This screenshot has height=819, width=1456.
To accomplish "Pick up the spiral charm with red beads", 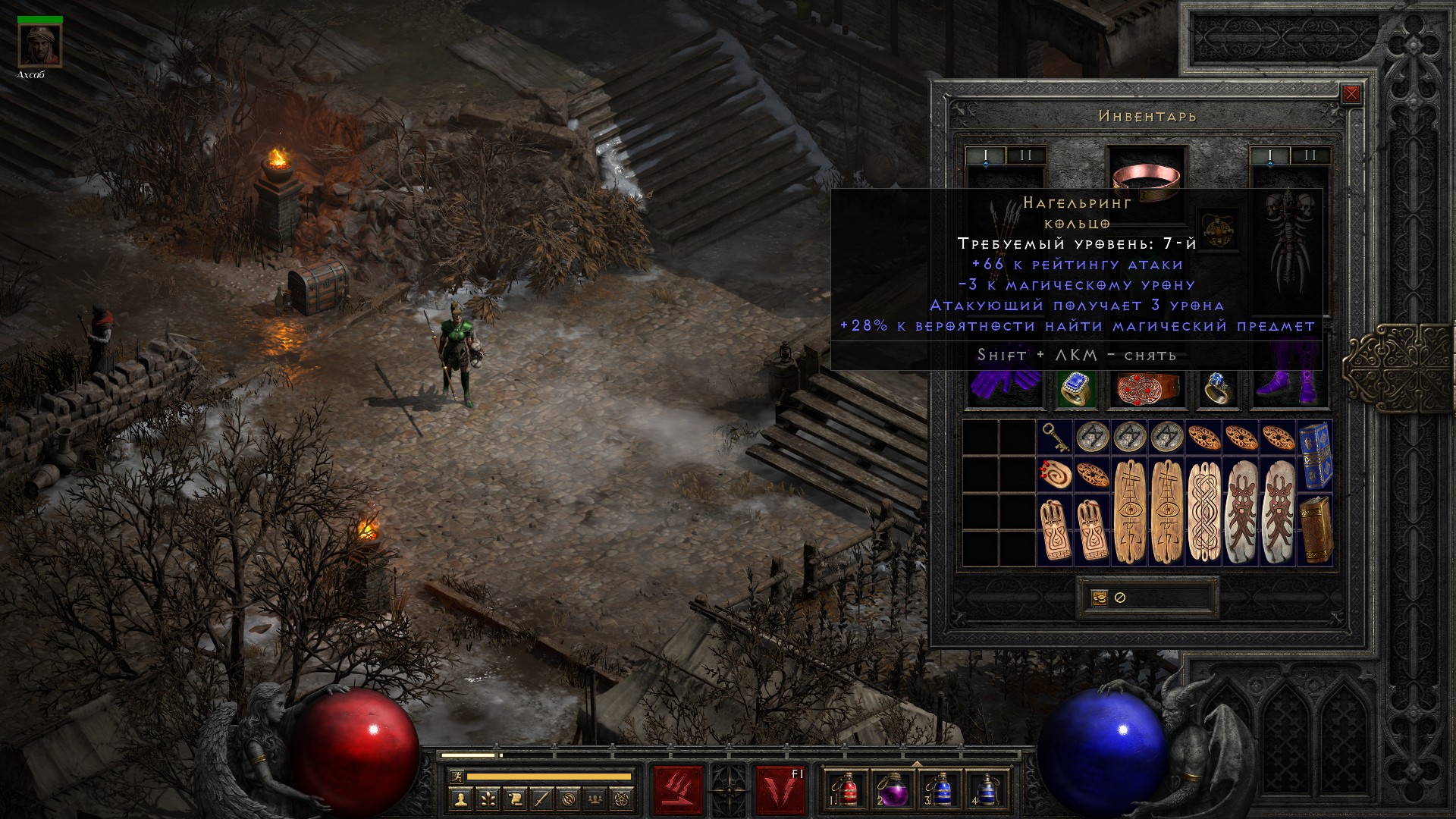I will (x=1055, y=474).
